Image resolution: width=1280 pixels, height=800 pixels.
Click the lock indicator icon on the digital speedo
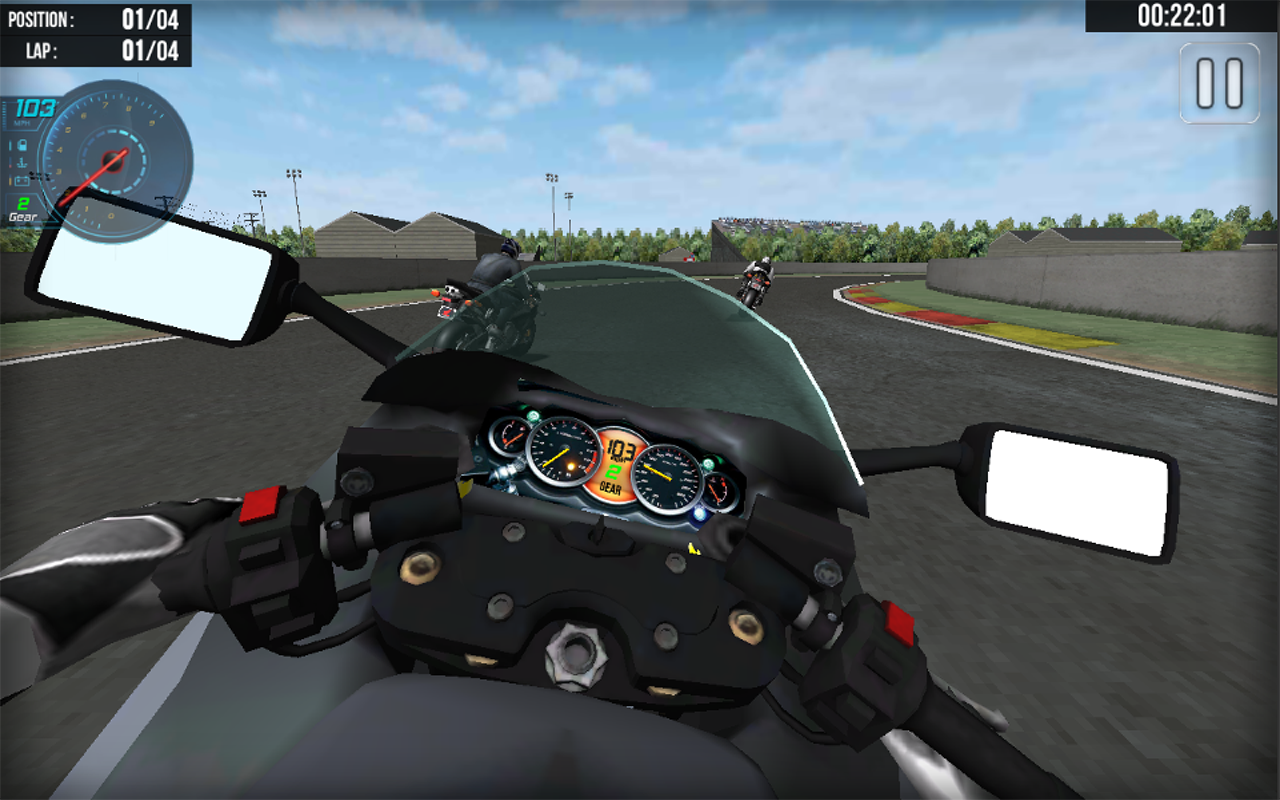pos(23,145)
